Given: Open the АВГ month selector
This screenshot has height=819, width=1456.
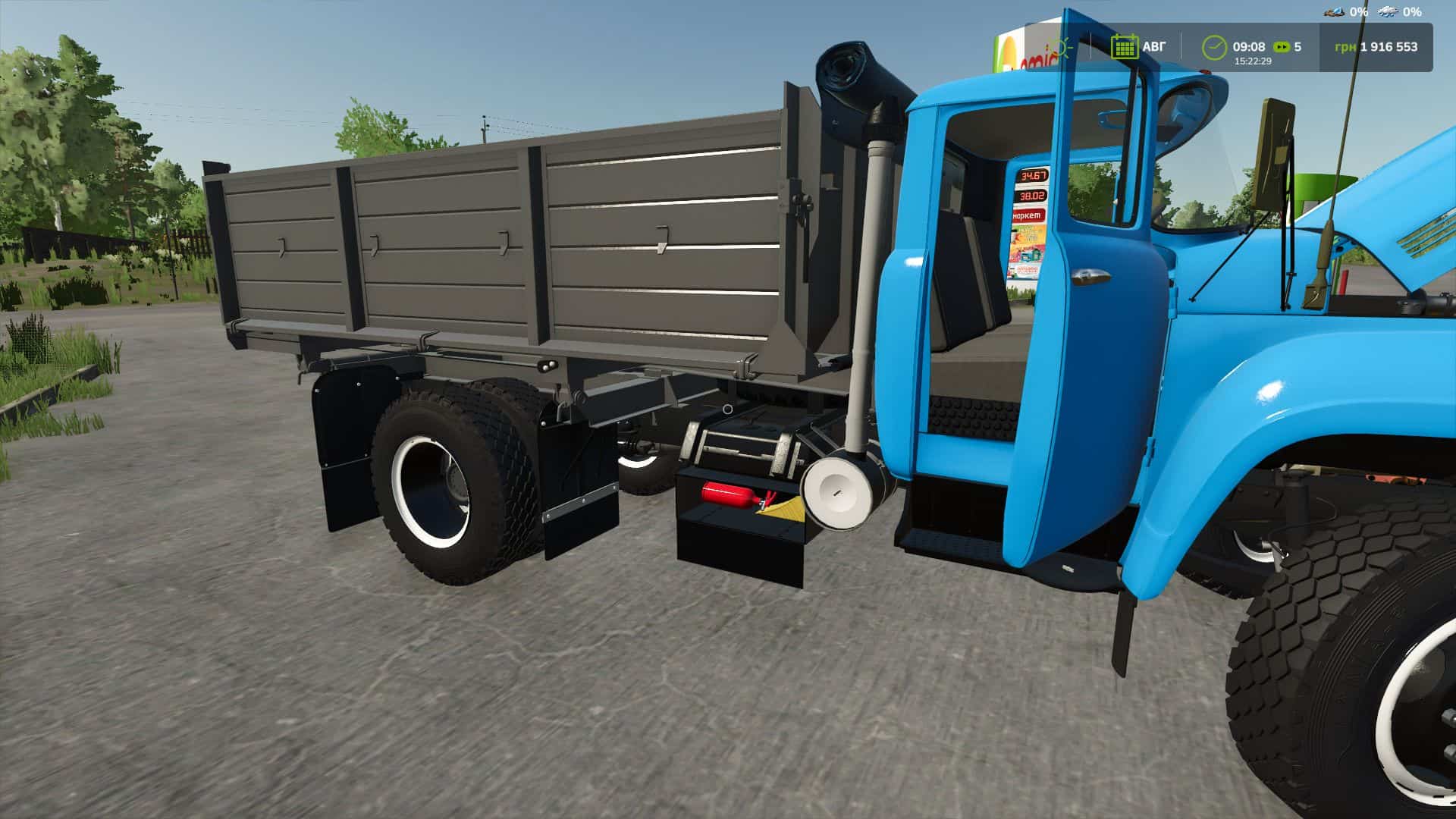Looking at the screenshot, I should [x=1151, y=47].
